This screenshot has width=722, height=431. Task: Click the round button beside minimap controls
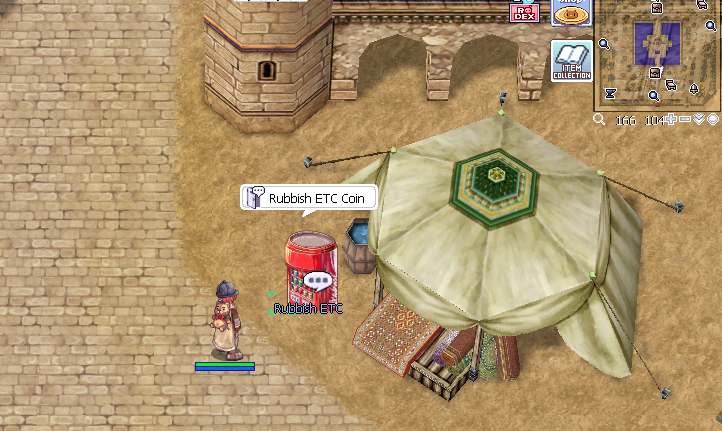[713, 120]
